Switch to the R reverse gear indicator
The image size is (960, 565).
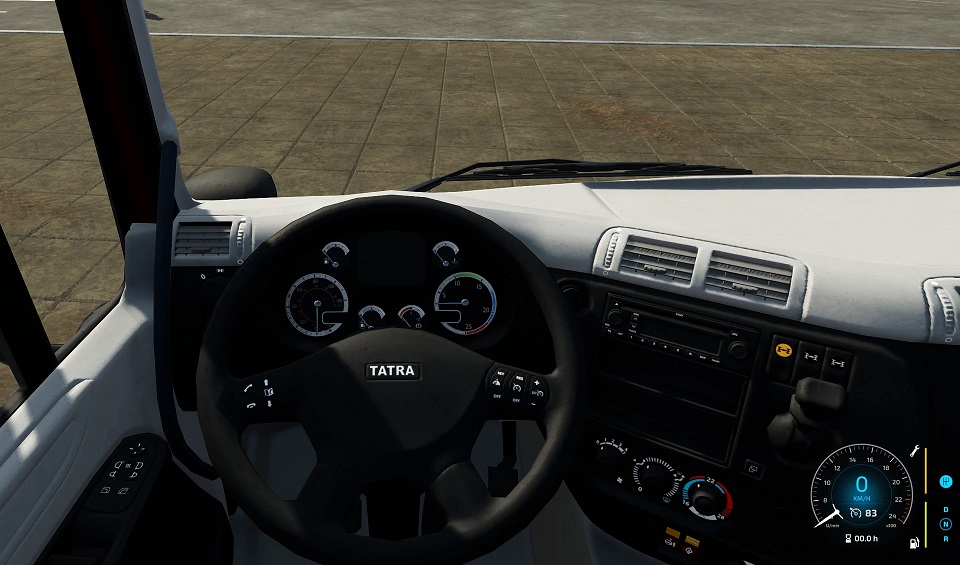tap(946, 539)
